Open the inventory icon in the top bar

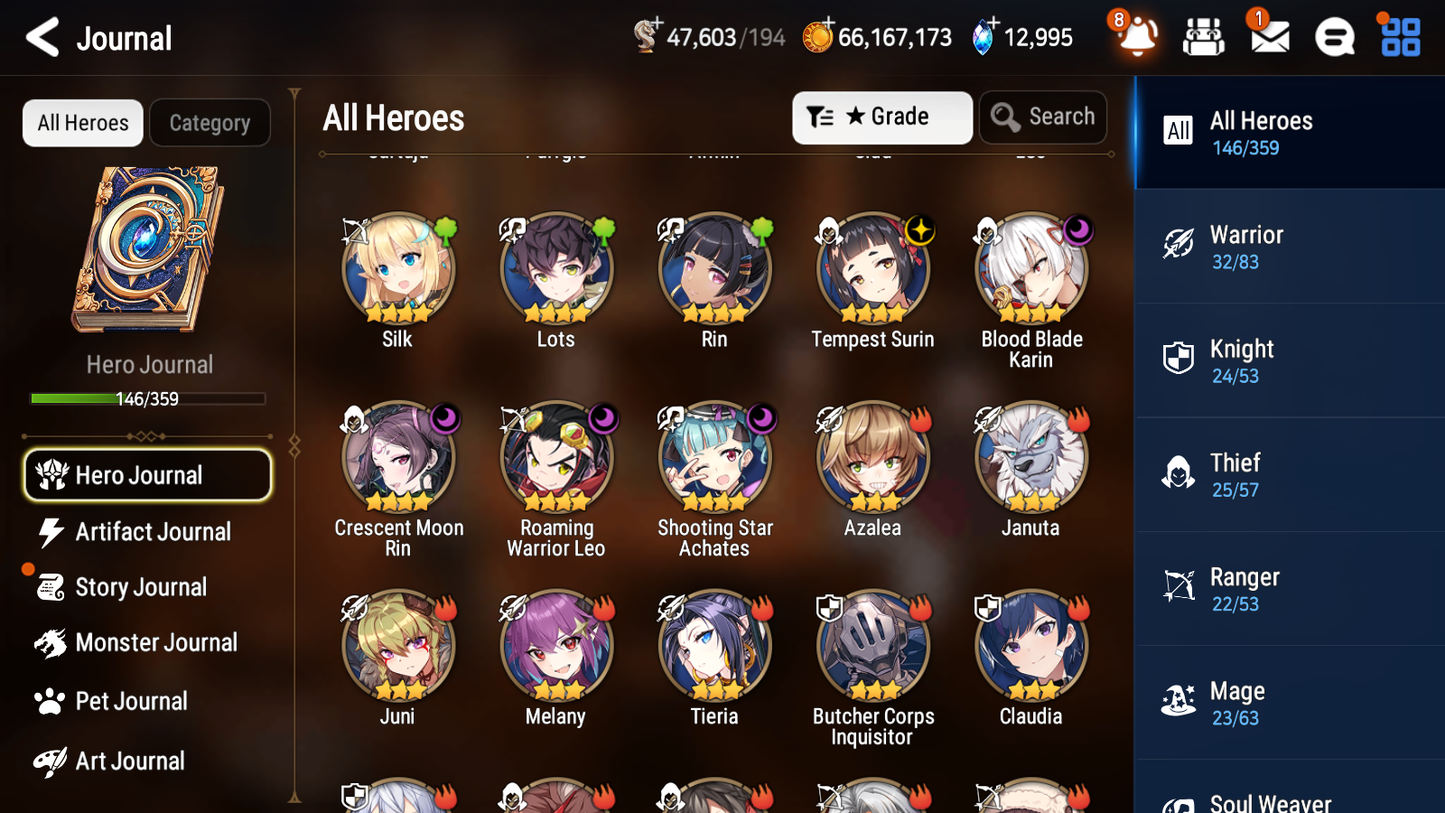(1202, 36)
